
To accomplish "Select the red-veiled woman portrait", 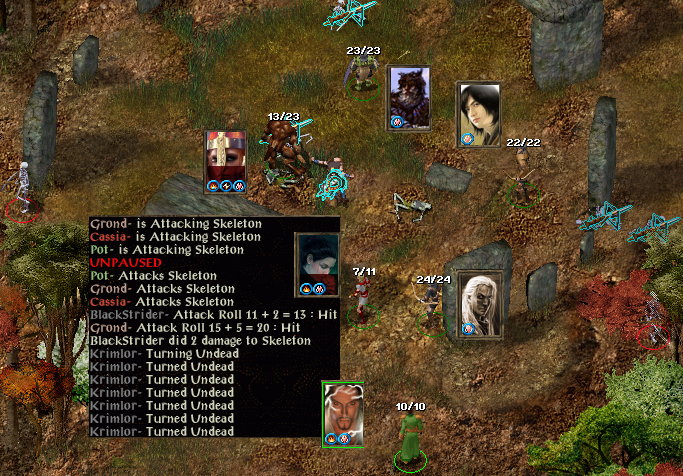I will (225, 154).
